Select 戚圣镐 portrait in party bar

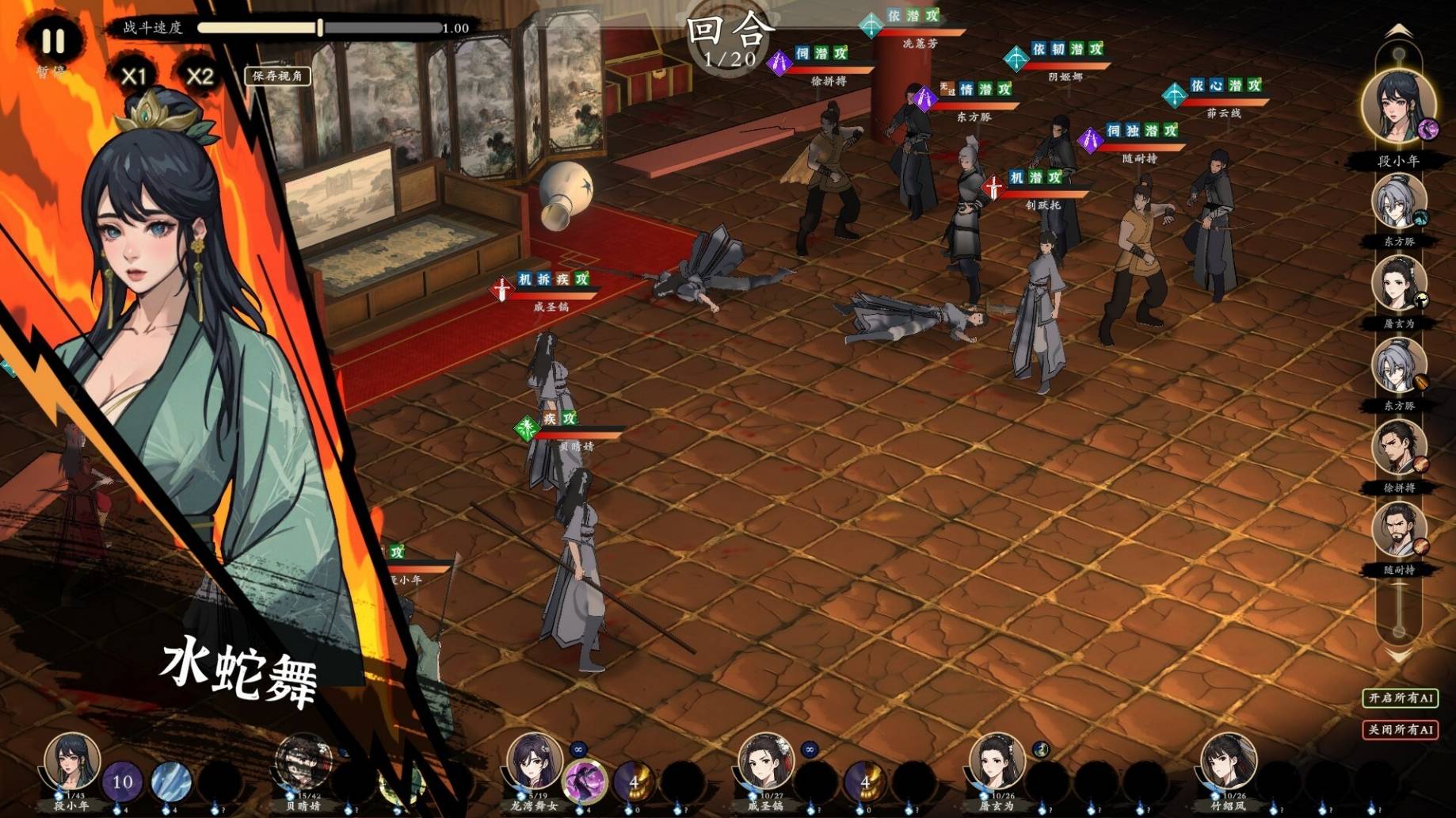765,761
